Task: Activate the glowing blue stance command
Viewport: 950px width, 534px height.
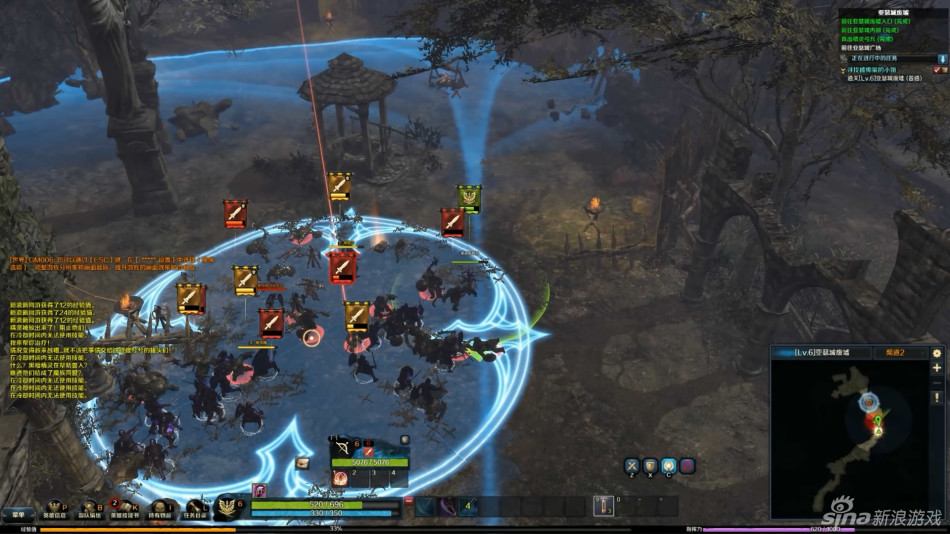Action: [668, 465]
